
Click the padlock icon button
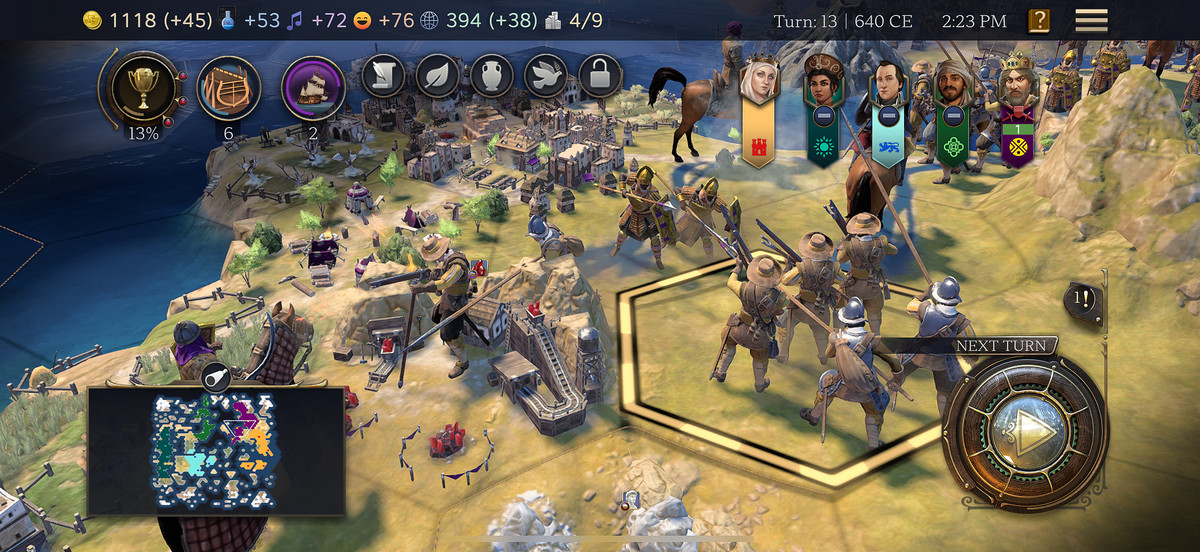tap(600, 75)
